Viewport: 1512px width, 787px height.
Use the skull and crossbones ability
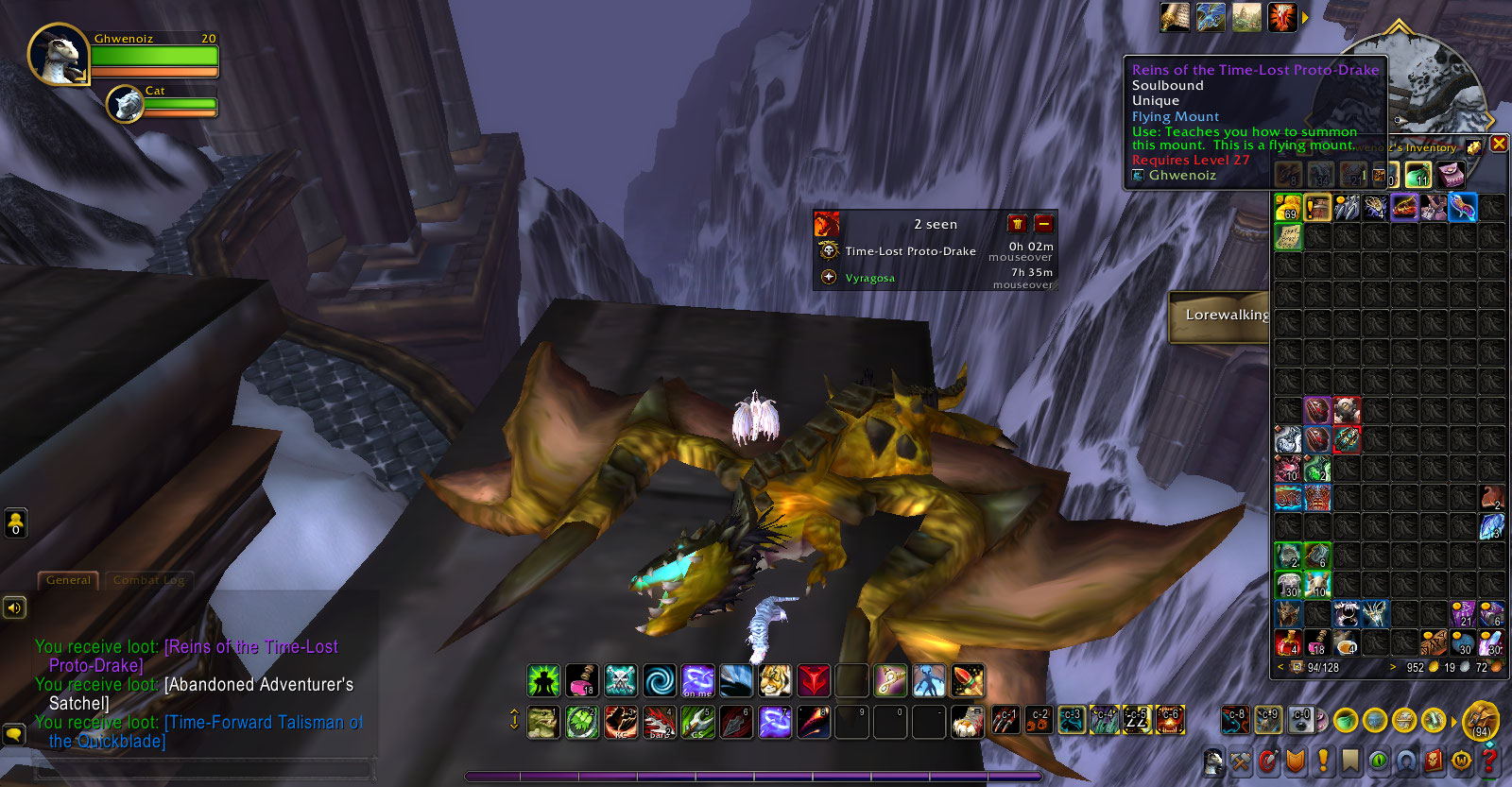point(621,680)
